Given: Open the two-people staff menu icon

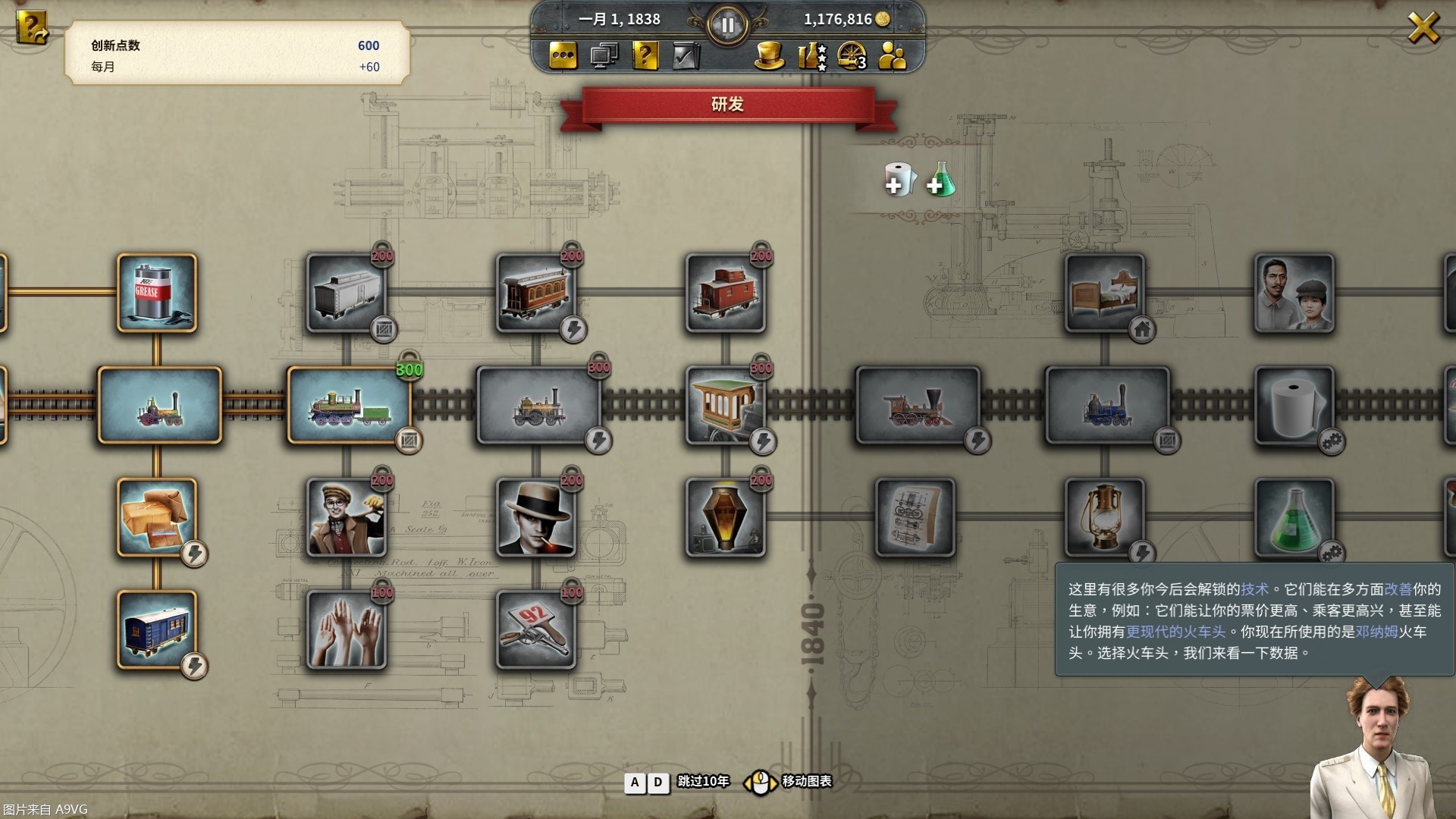Looking at the screenshot, I should click(893, 56).
